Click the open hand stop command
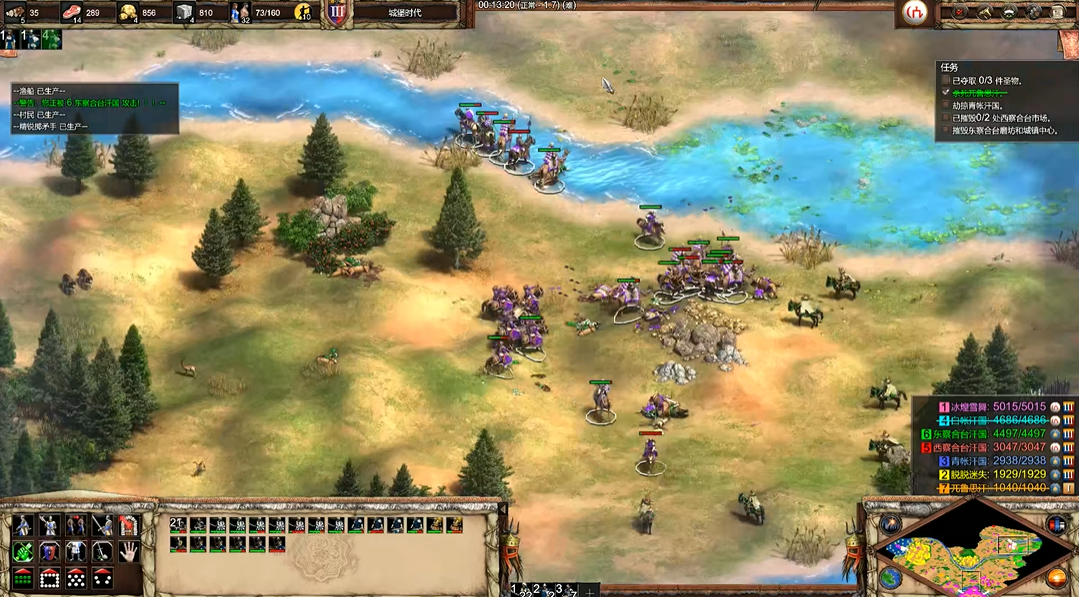Image resolution: width=1079 pixels, height=597 pixels. tap(128, 551)
